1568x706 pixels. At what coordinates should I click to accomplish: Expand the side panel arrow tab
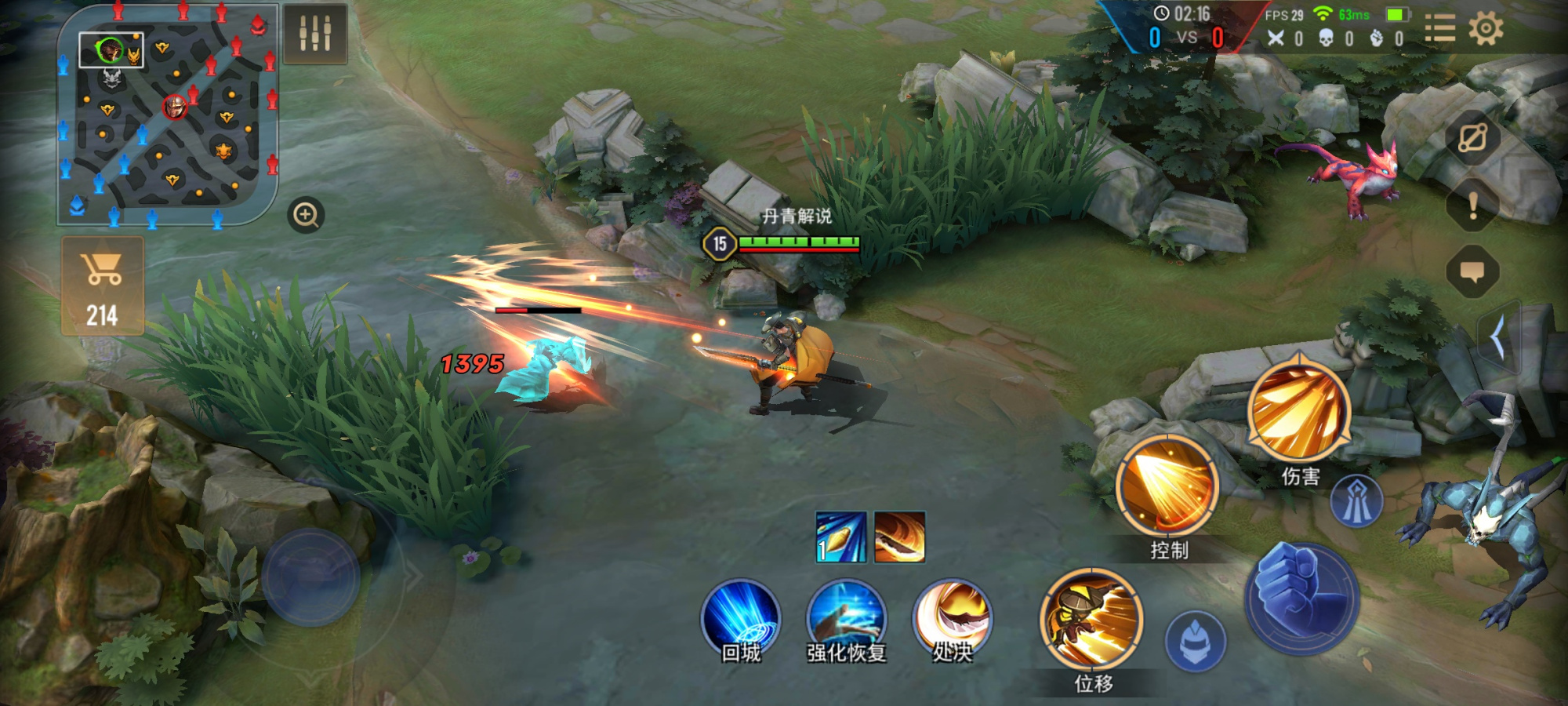pyautogui.click(x=1499, y=339)
